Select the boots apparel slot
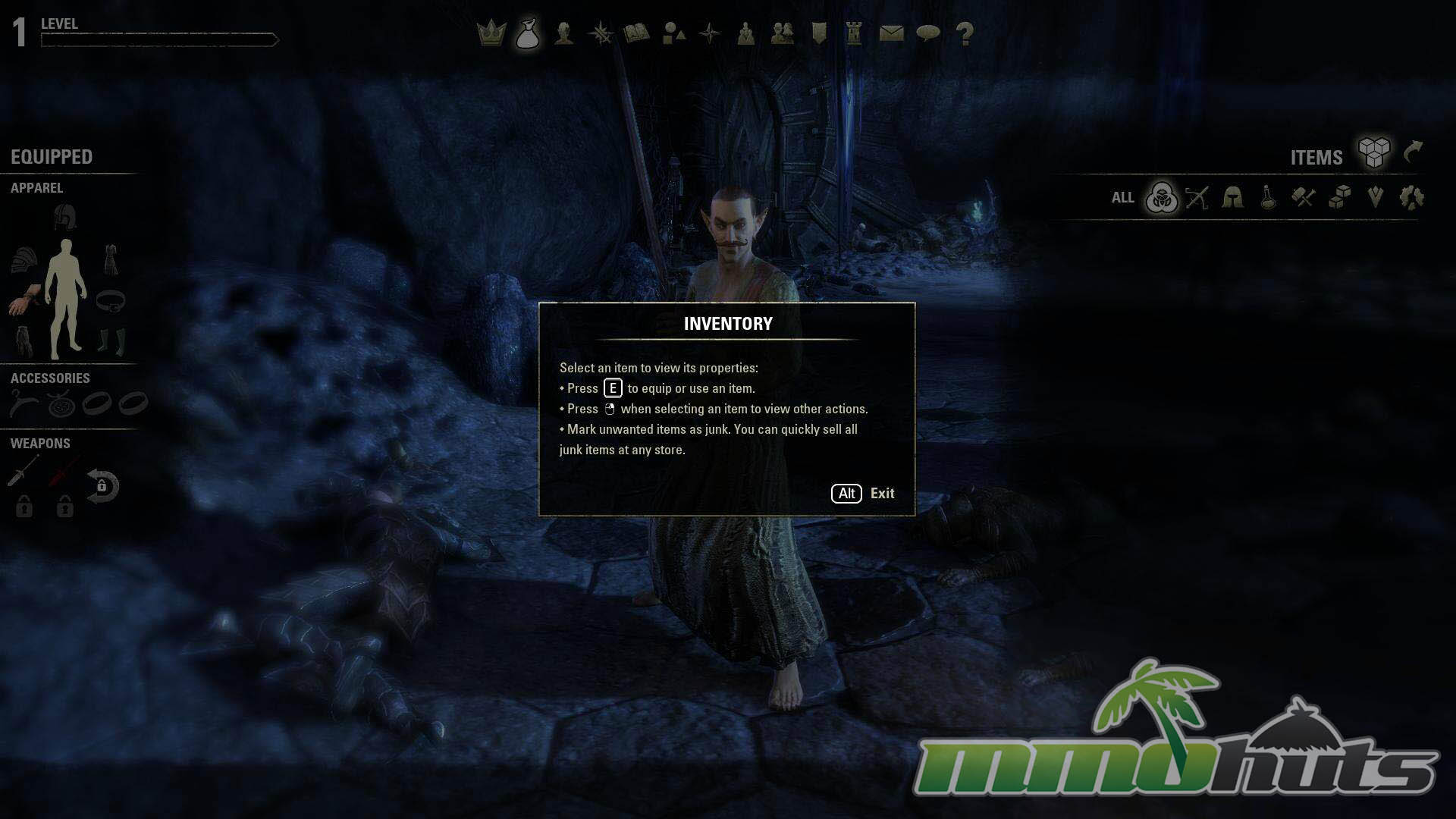Image resolution: width=1456 pixels, height=819 pixels. [111, 341]
